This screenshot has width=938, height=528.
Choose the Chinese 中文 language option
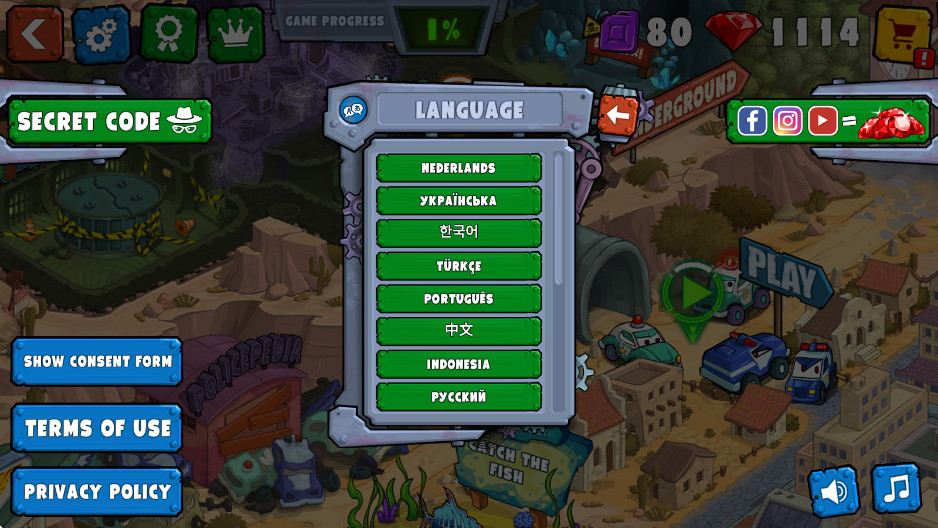pyautogui.click(x=458, y=330)
